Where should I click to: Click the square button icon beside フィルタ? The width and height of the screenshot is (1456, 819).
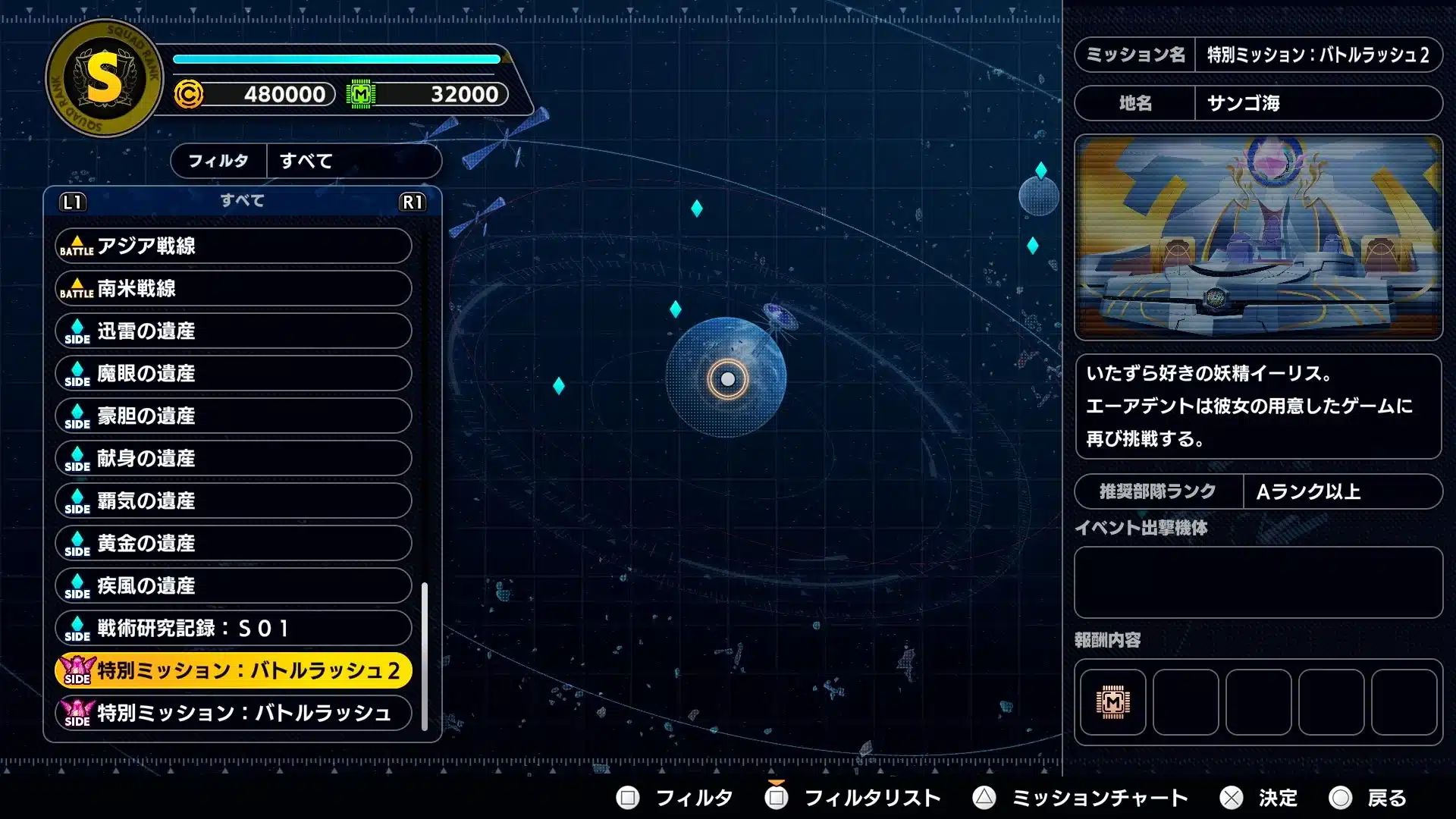point(627,798)
